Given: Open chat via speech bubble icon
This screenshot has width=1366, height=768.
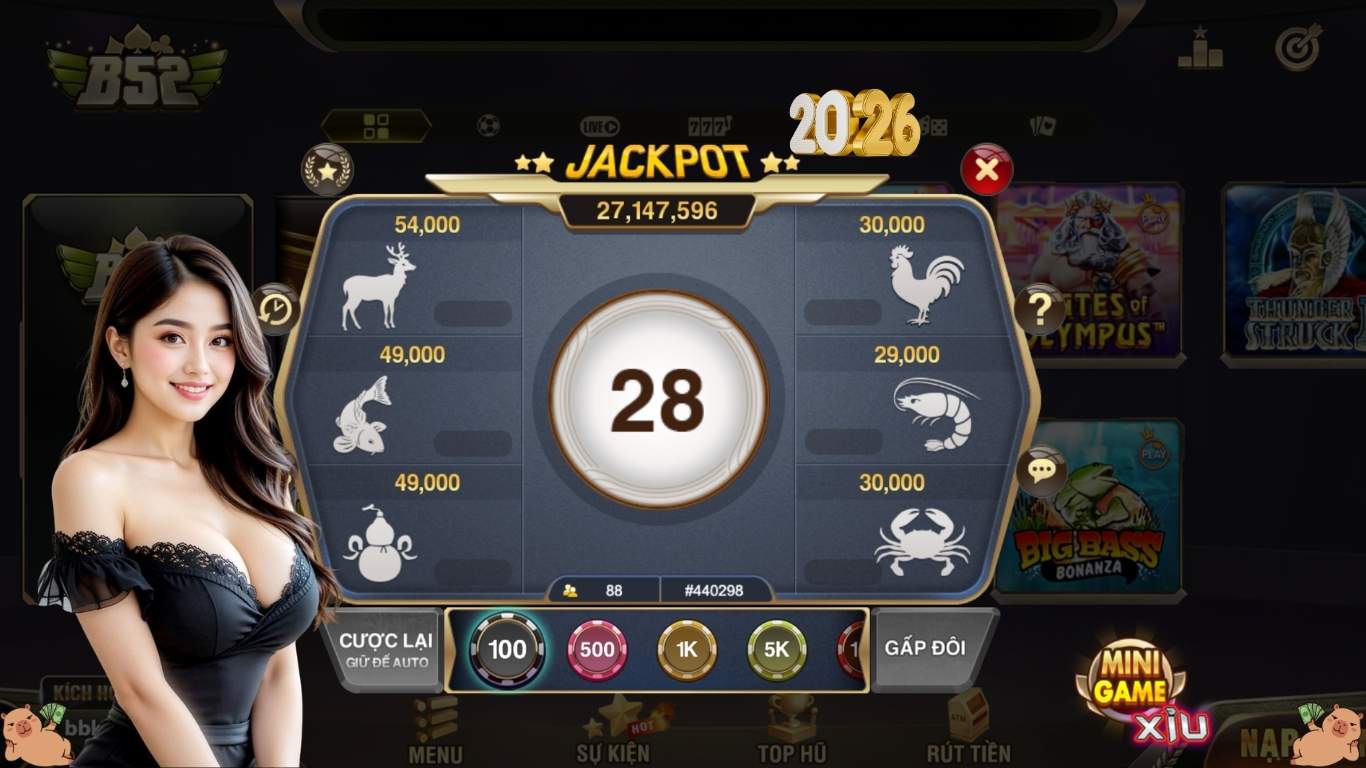Looking at the screenshot, I should click(1040, 470).
